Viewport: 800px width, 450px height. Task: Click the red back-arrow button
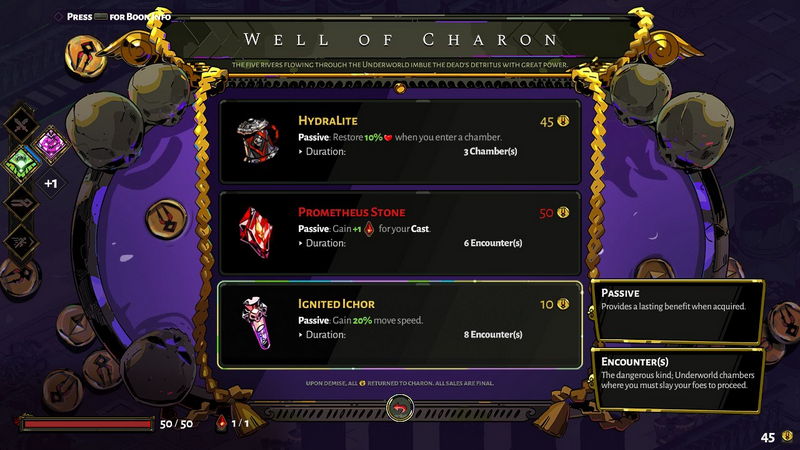401,408
